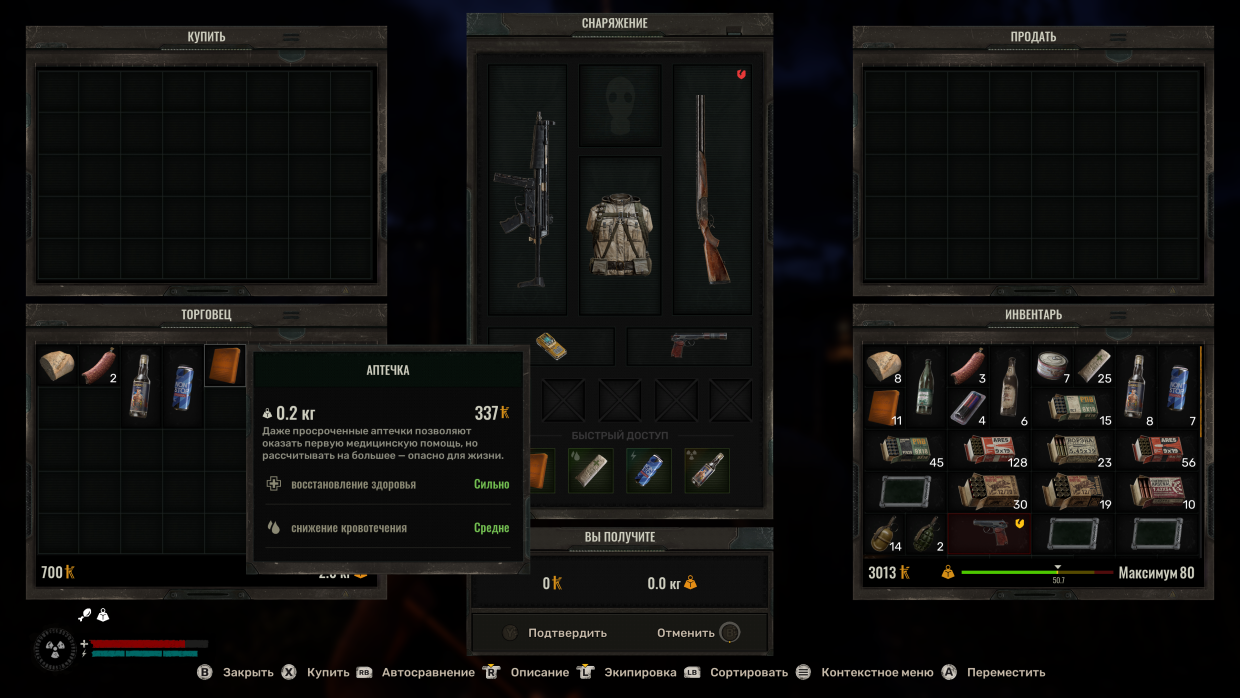Select the trader's Non Stop energy drink
Screen dimensions: 1240x698
coord(184,386)
